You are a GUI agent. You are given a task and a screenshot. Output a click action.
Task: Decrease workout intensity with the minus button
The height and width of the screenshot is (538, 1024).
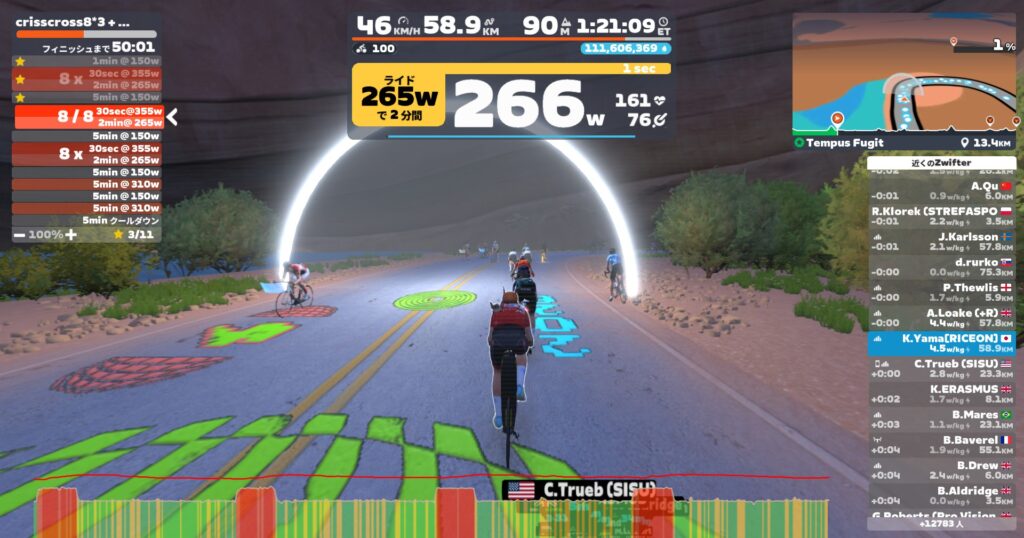click(20, 234)
